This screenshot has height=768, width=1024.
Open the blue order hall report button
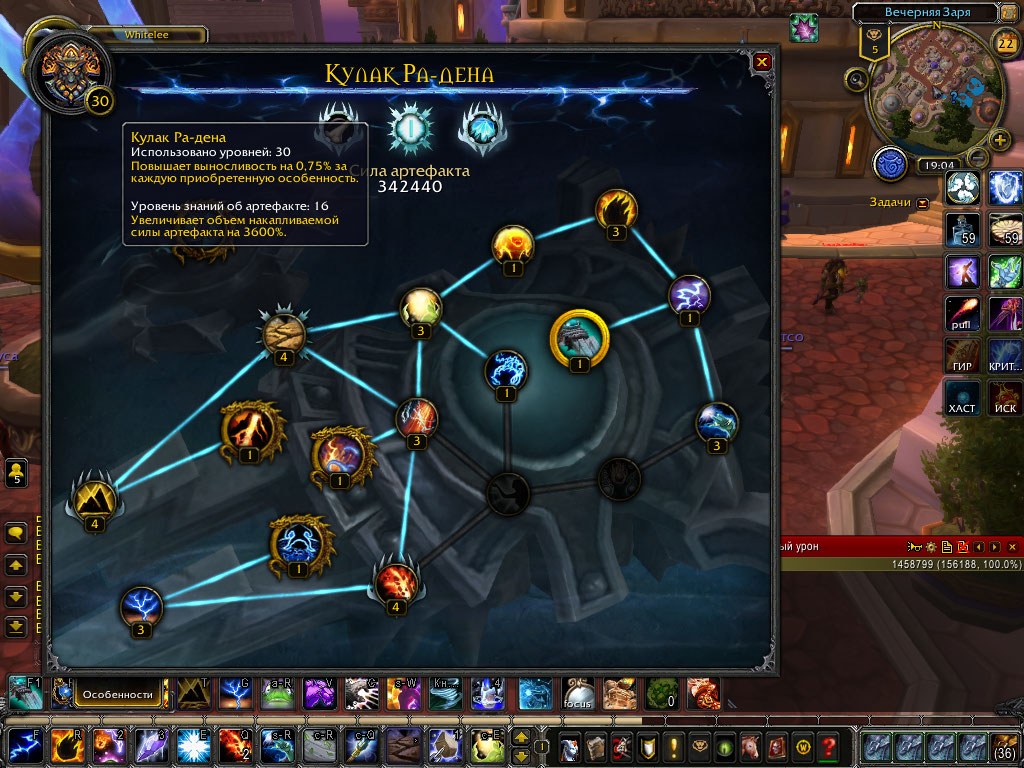(890, 164)
